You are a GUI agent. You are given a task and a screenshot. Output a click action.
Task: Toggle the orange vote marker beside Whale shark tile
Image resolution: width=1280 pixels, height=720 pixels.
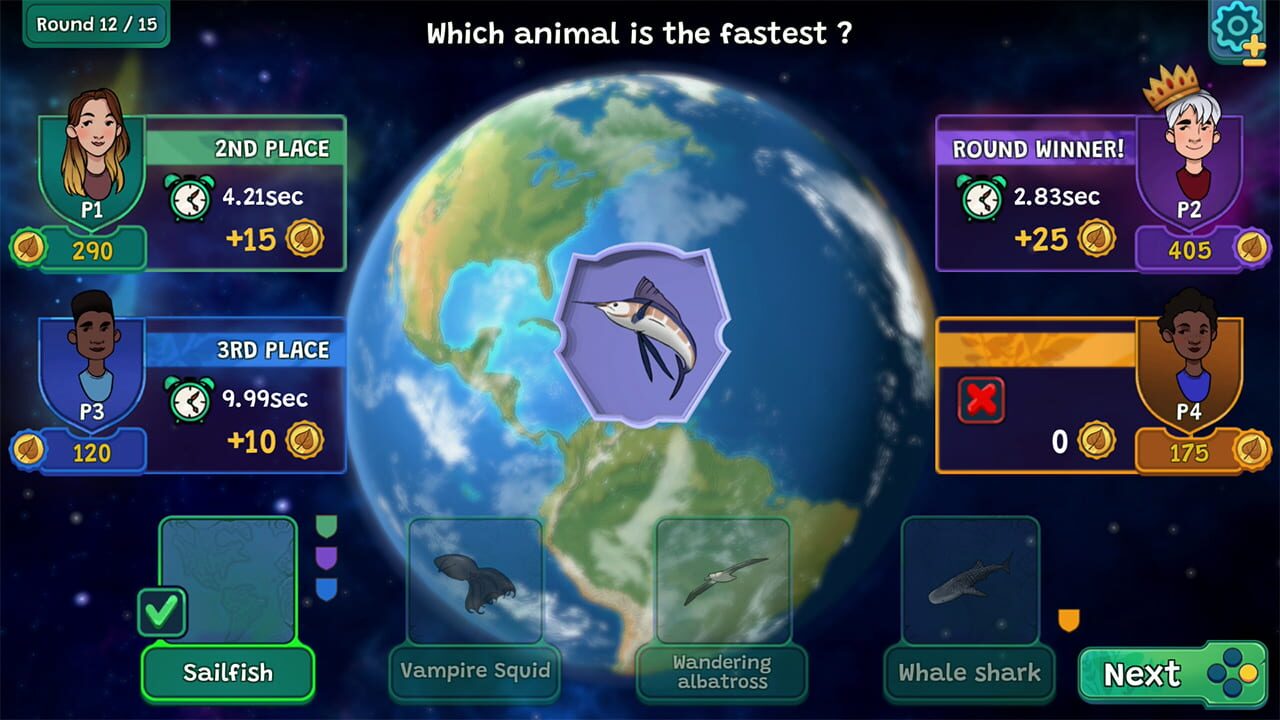click(1068, 620)
